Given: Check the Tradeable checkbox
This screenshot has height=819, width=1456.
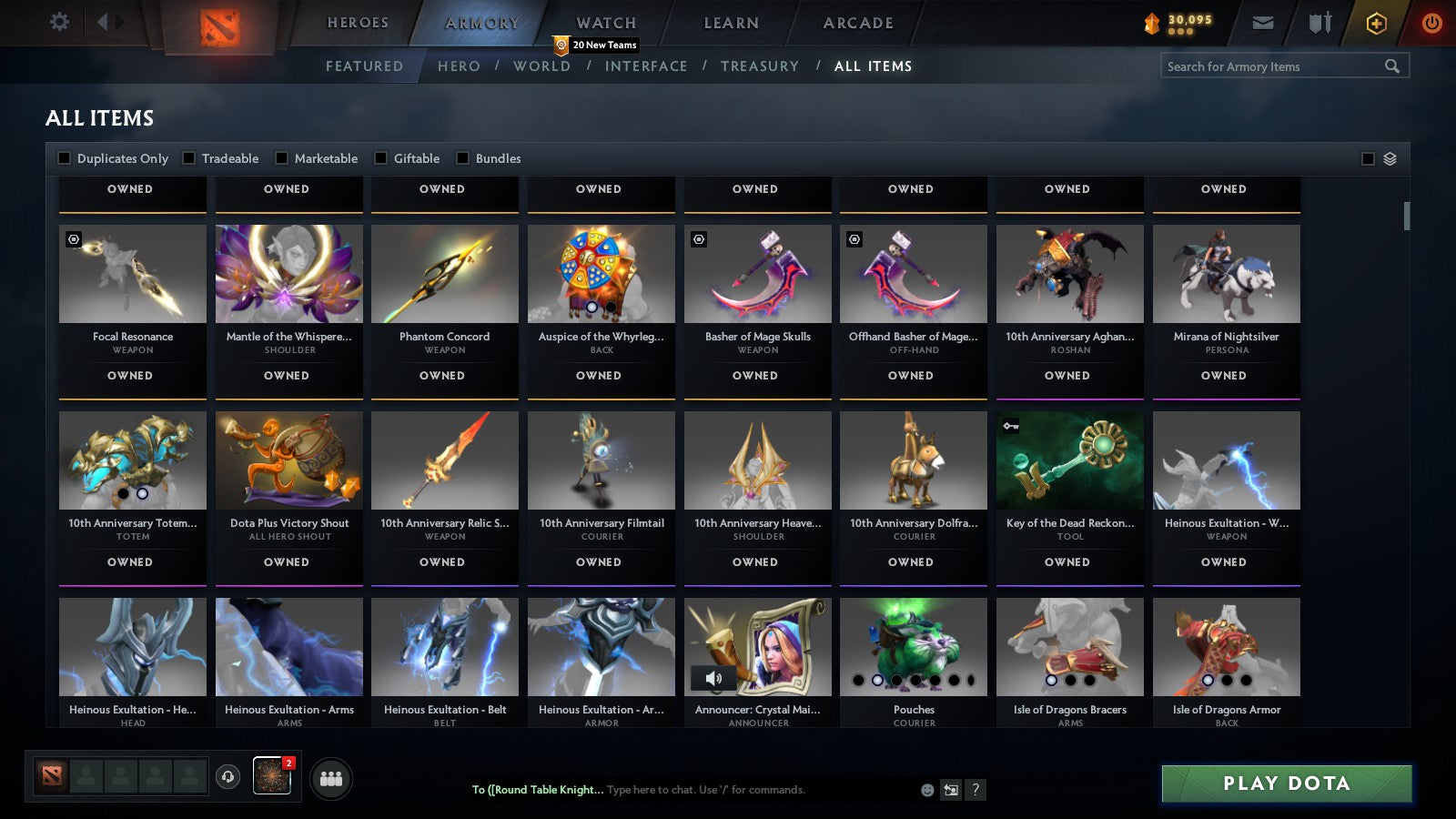Looking at the screenshot, I should click(x=187, y=157).
